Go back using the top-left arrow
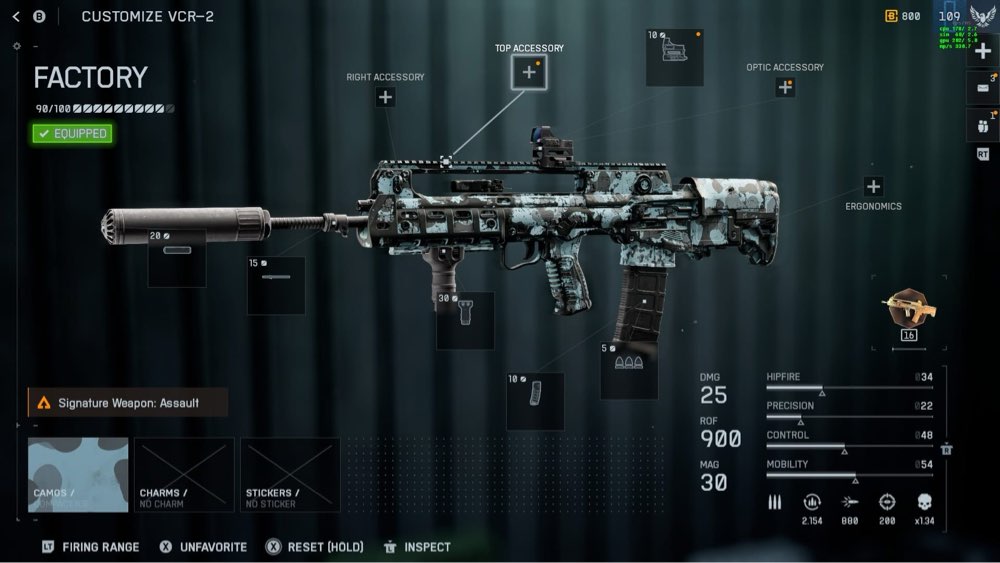Screen dimensions: 1000x563 coord(16,16)
